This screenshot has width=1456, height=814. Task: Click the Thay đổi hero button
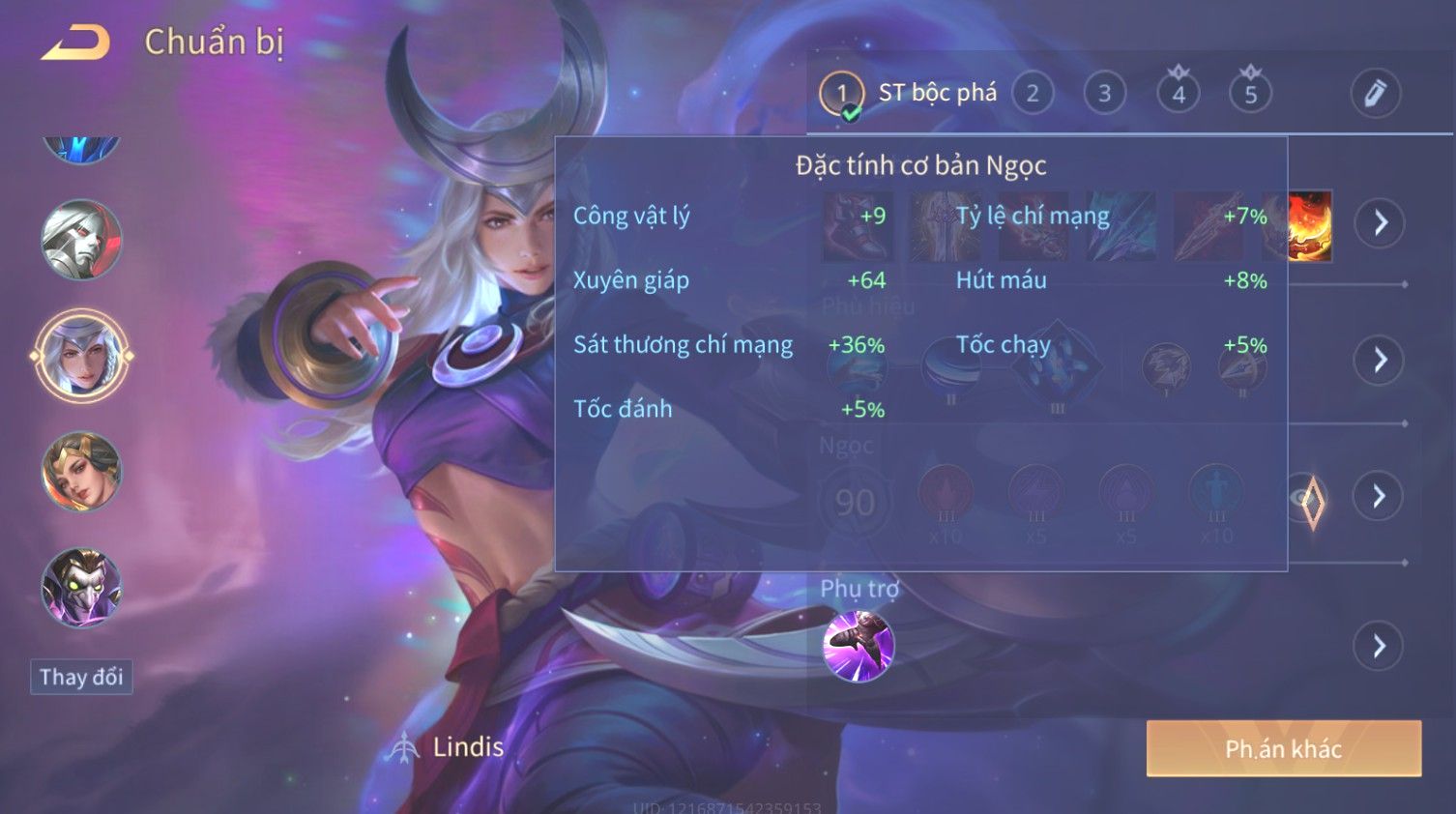point(81,677)
